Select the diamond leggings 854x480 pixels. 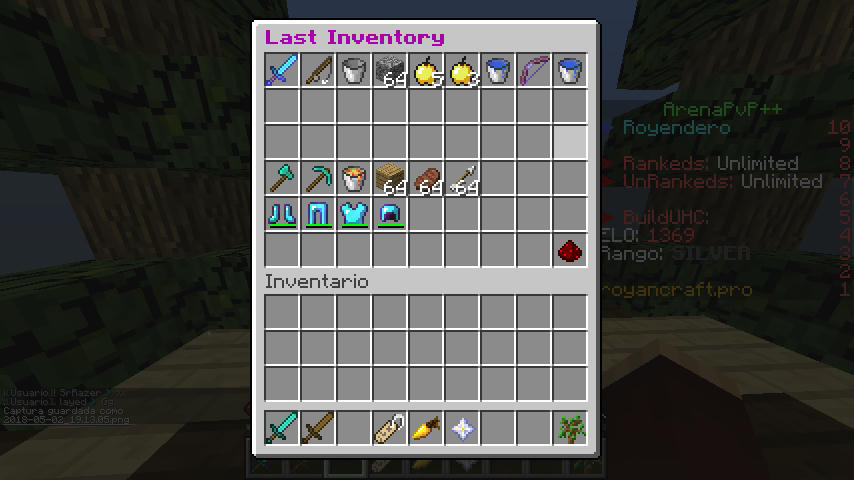pyautogui.click(x=319, y=215)
